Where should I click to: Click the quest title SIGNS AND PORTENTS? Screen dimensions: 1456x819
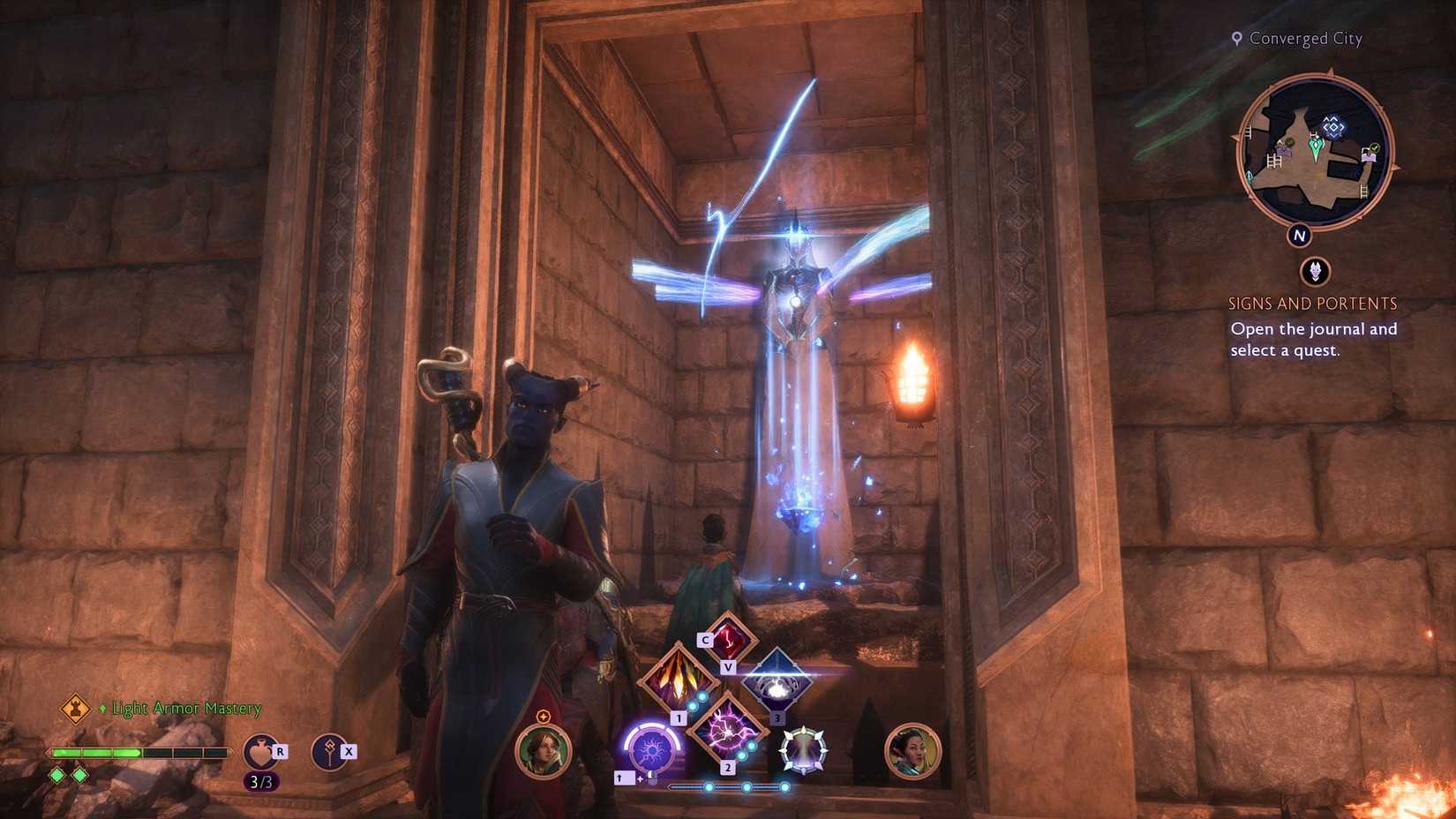1313,302
